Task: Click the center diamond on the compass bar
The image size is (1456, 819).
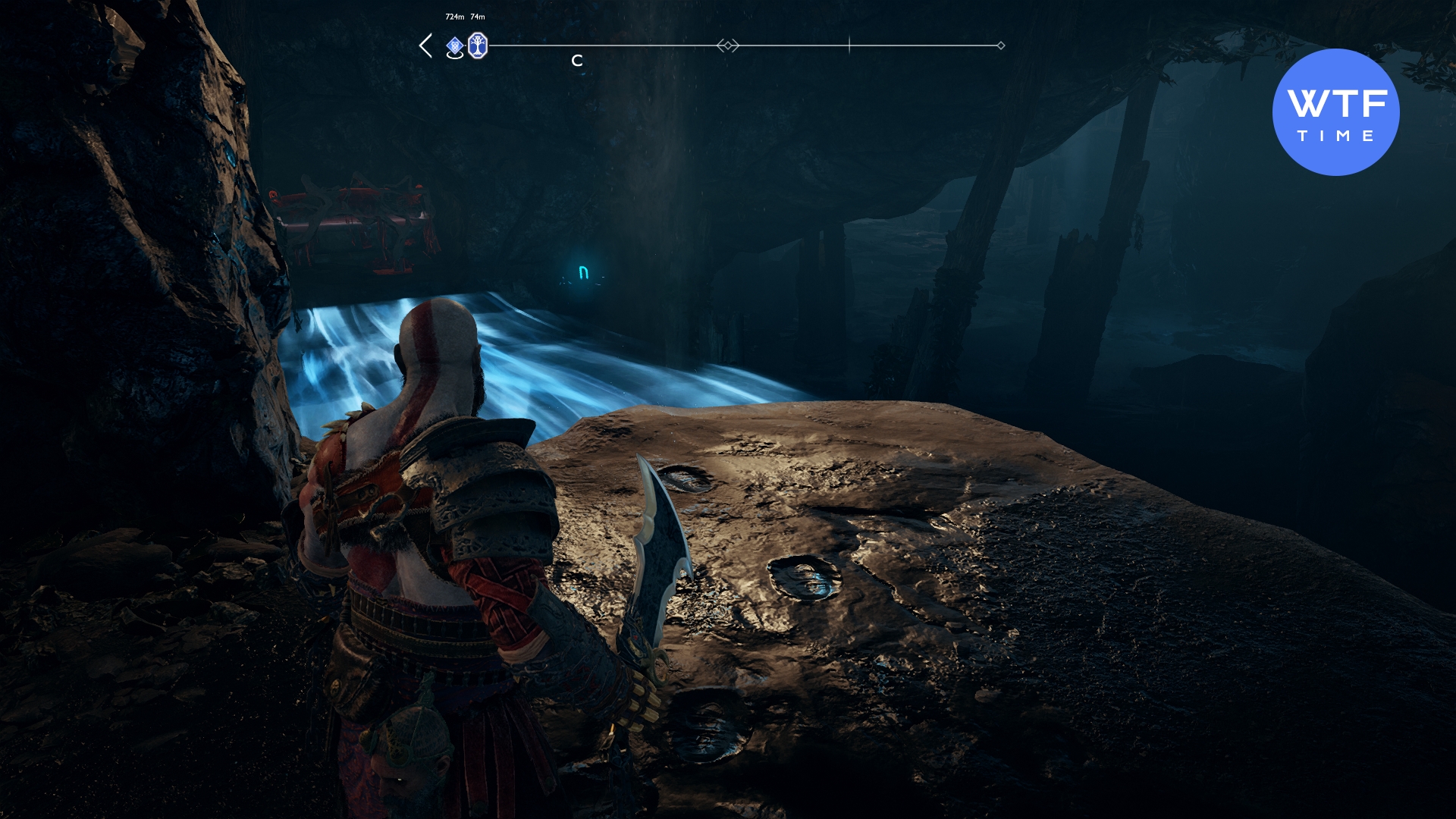Action: pos(728,45)
